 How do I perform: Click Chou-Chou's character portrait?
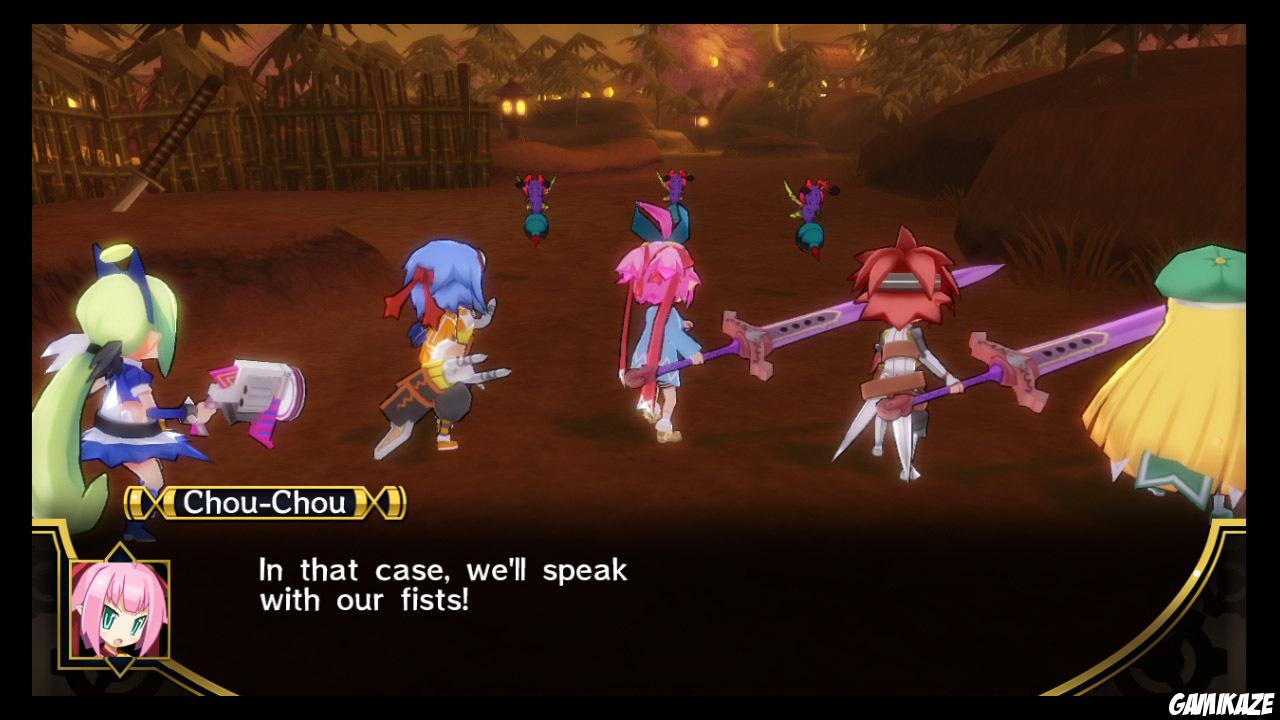tap(120, 608)
